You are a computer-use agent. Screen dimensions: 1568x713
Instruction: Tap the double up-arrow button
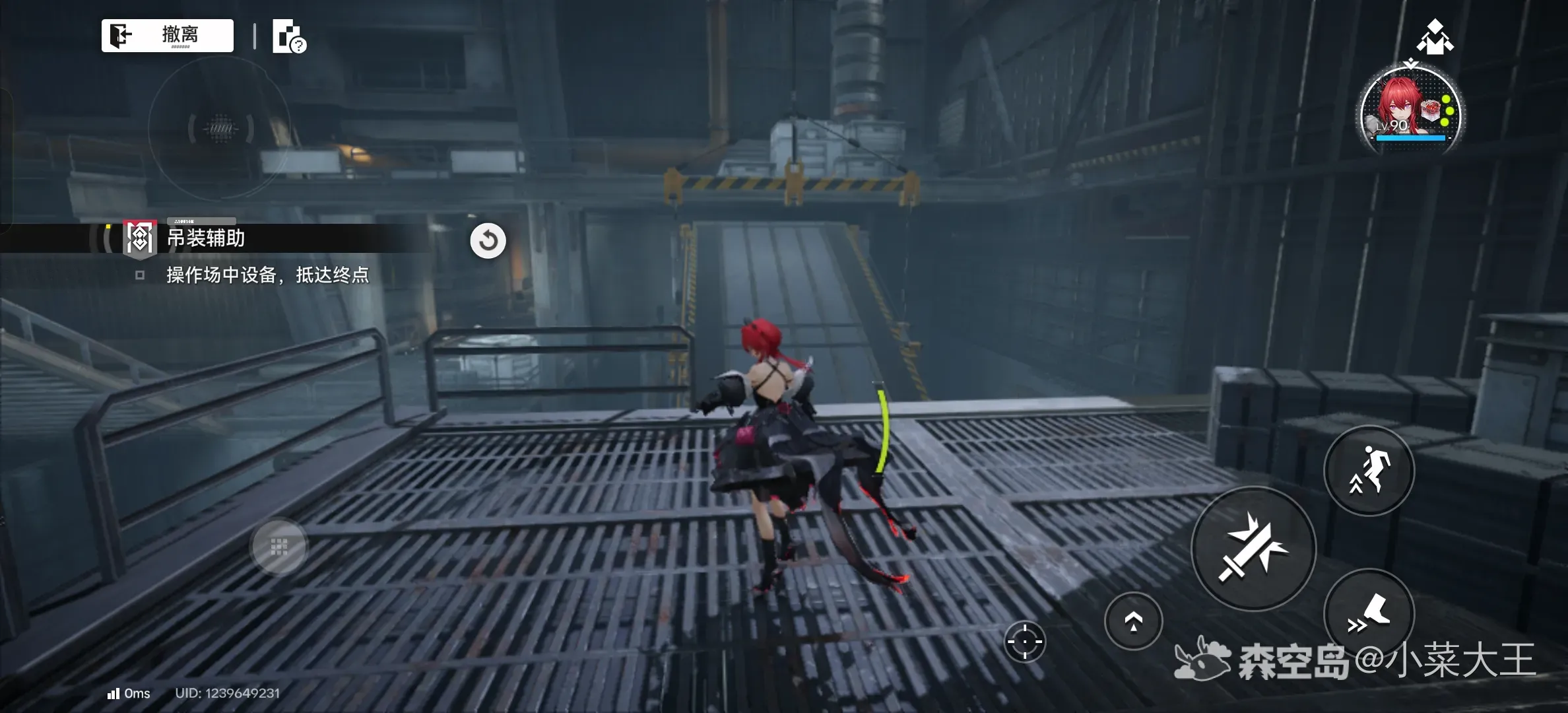click(x=1133, y=621)
